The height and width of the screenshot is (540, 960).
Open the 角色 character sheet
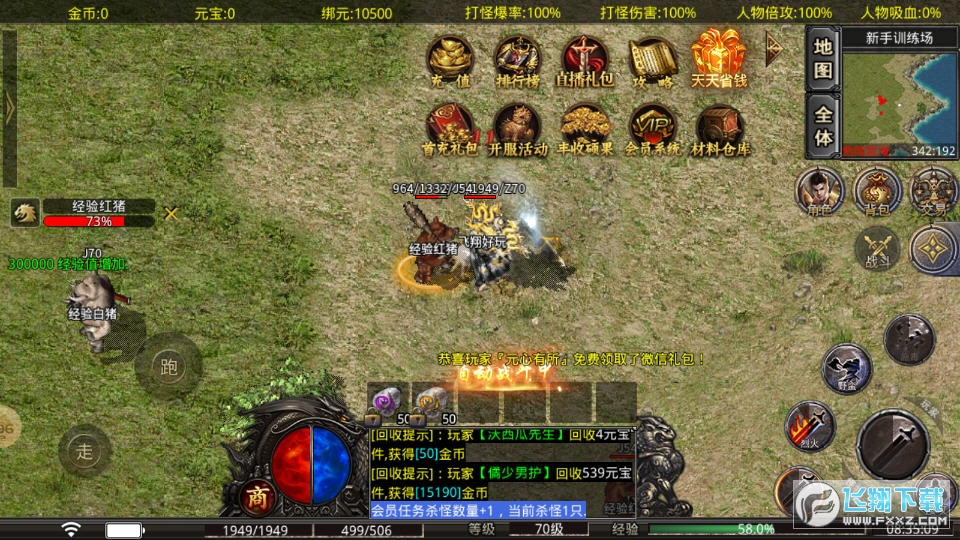pos(818,190)
